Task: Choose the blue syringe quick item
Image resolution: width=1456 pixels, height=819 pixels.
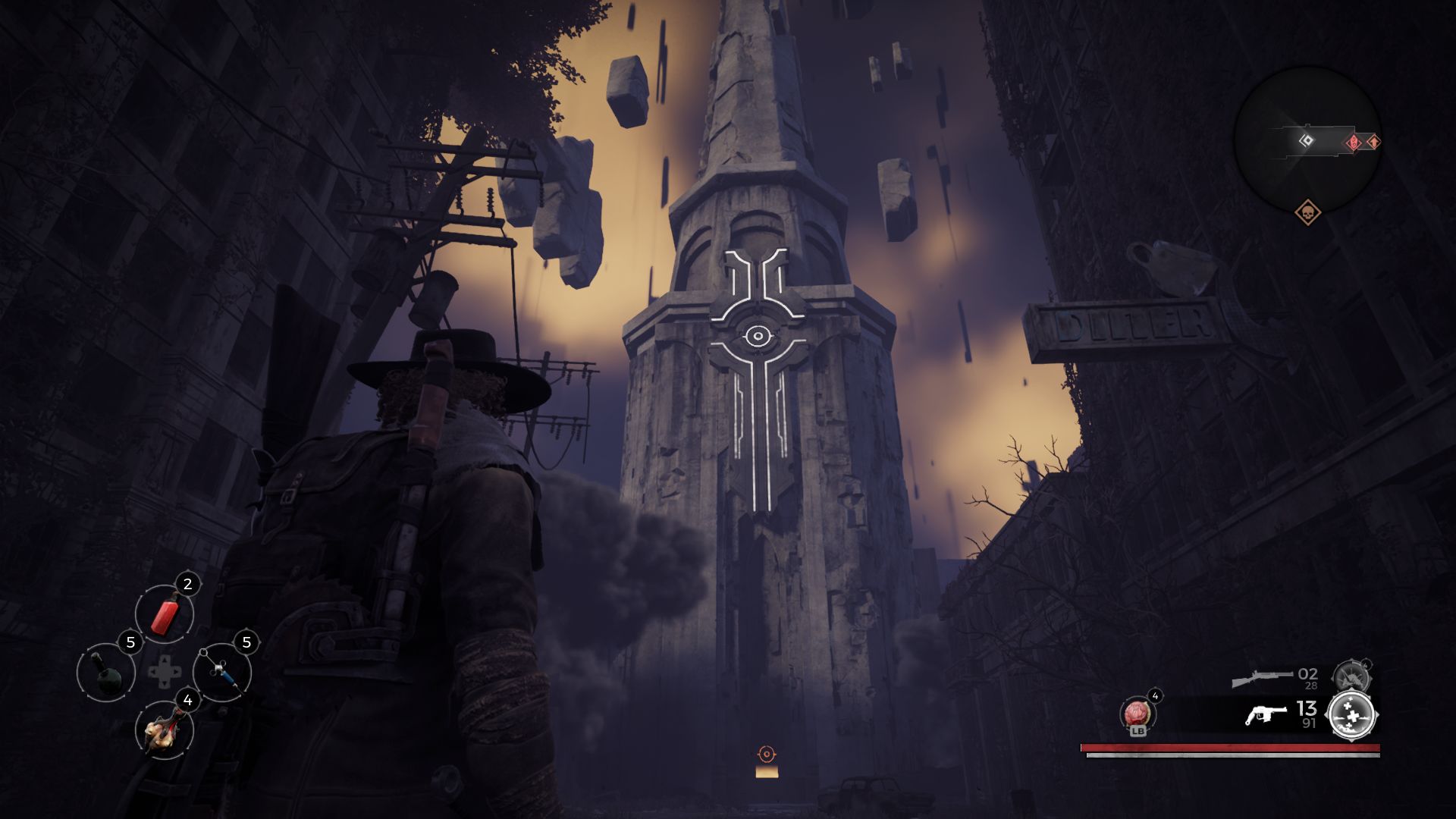Action: coord(222,672)
